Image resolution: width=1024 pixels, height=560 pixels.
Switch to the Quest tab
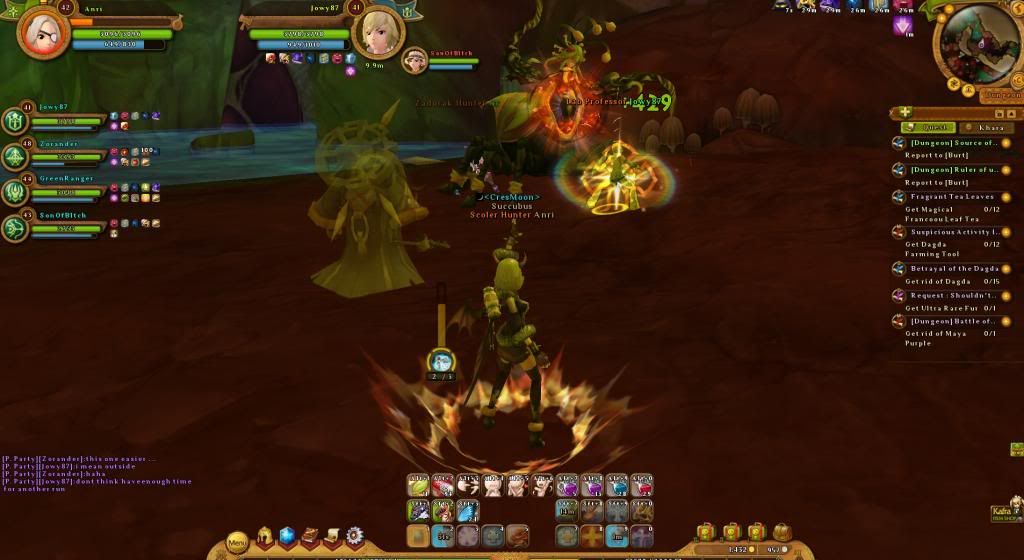point(928,127)
